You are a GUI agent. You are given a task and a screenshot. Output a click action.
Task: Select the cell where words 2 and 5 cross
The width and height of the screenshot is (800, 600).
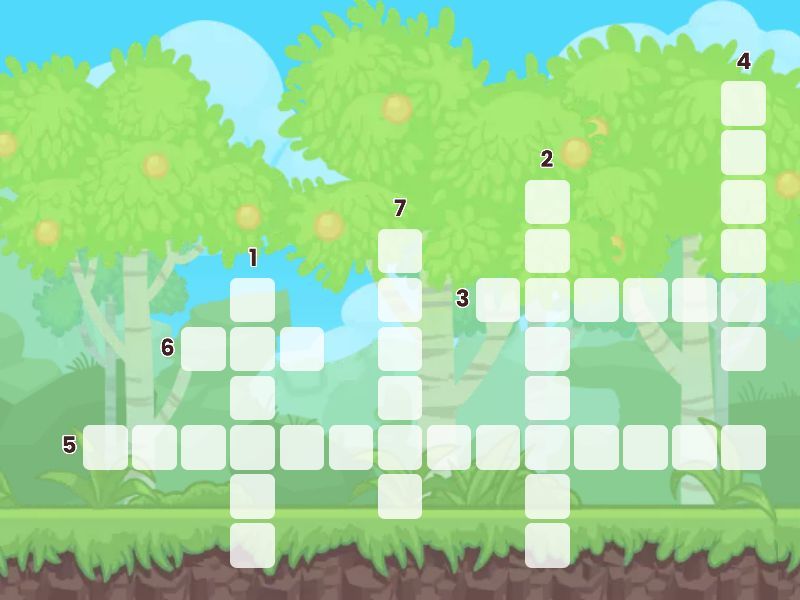pos(547,447)
